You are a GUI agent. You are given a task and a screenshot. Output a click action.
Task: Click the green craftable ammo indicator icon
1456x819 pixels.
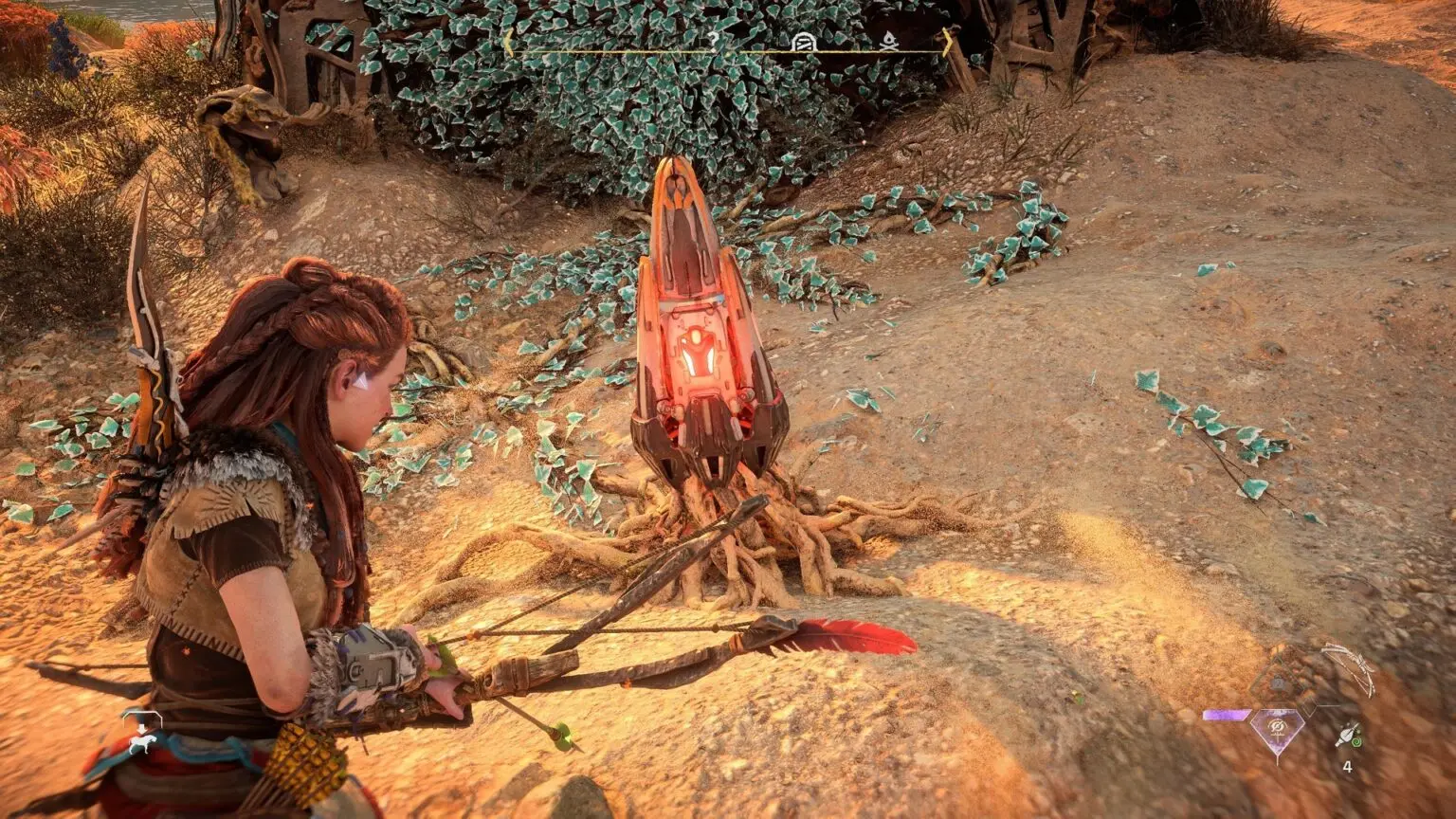tap(1356, 742)
